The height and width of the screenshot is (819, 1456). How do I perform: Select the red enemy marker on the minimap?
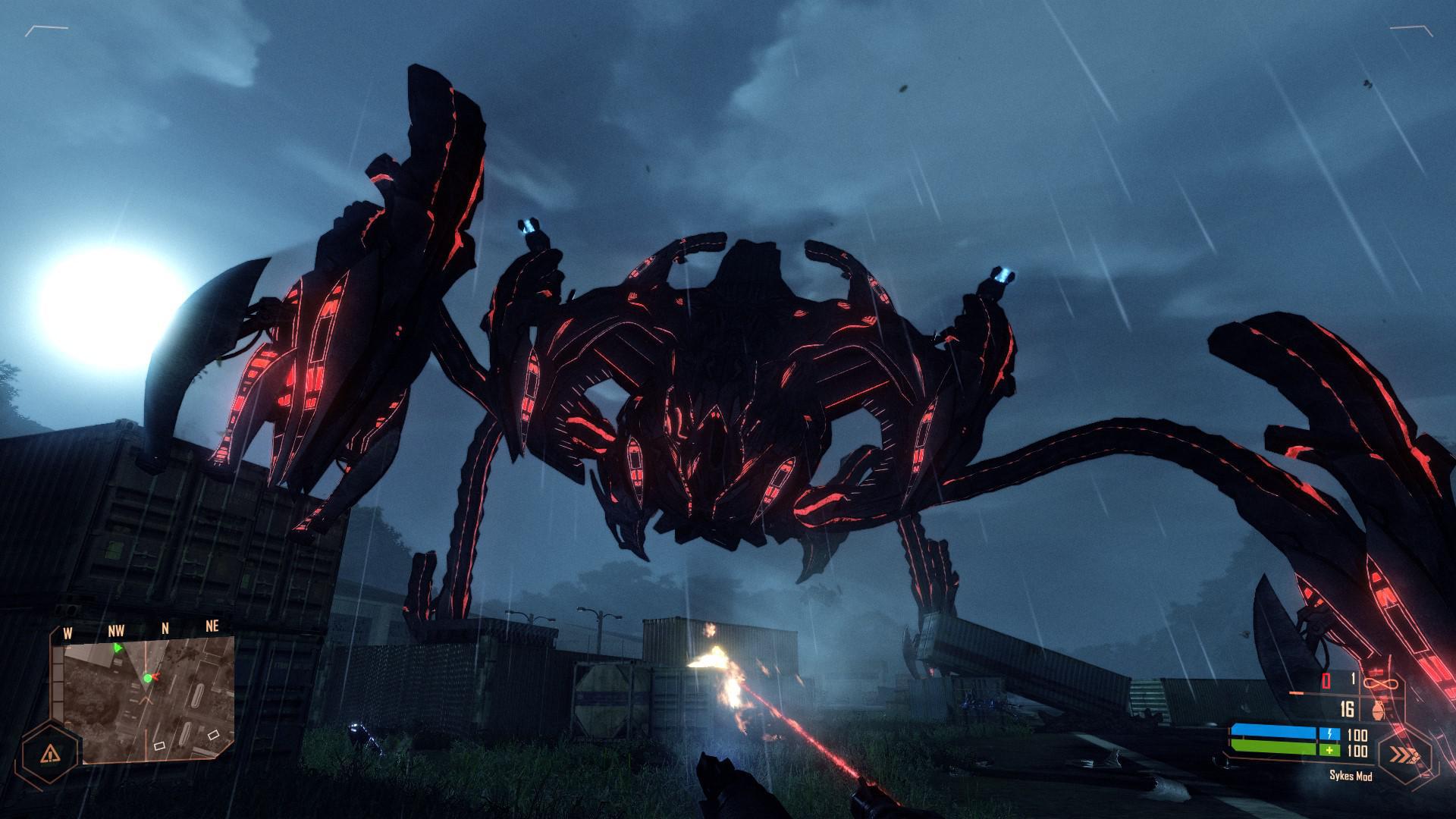[x=157, y=676]
